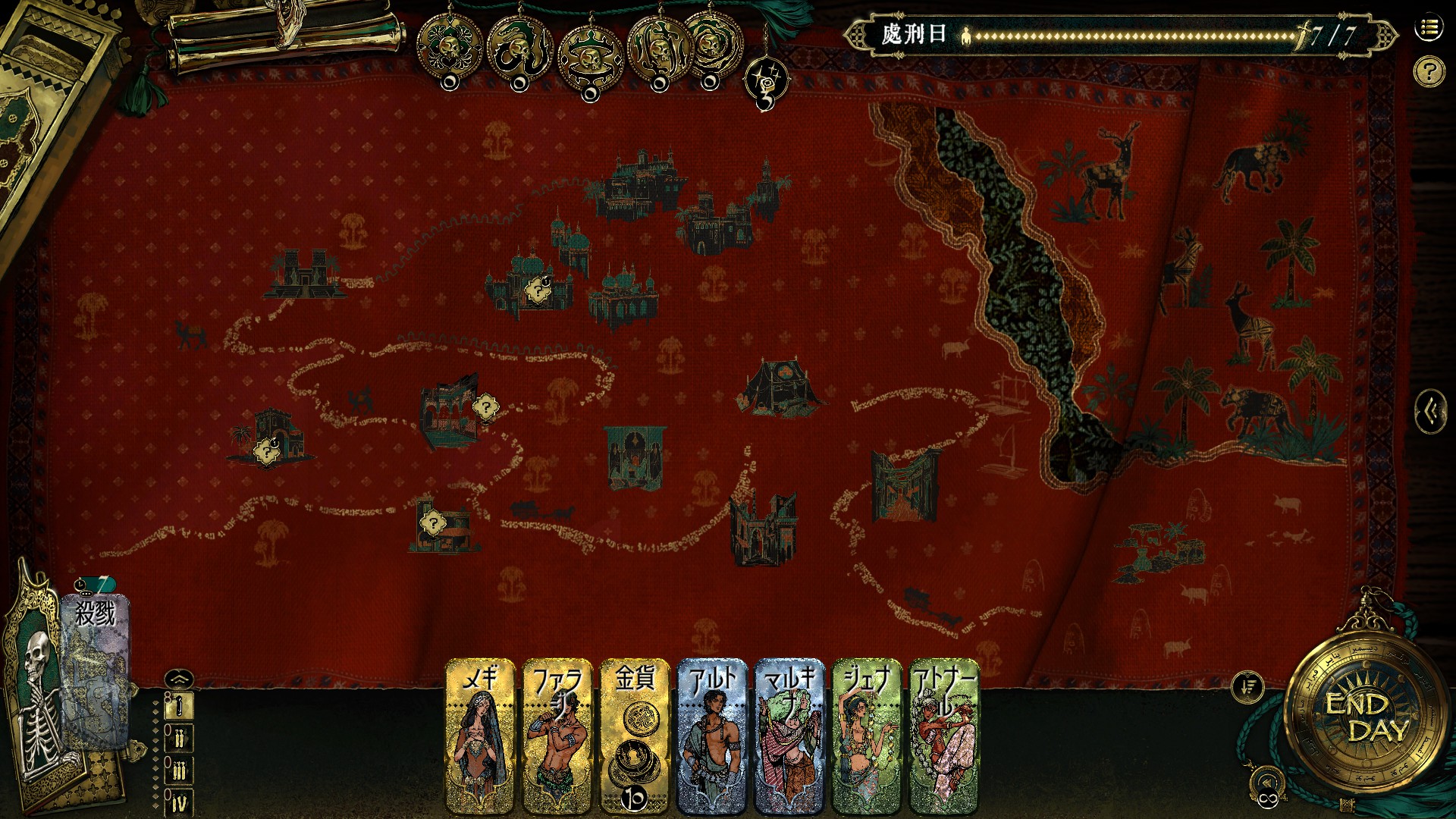
Task: Open the list menu icon
Action: tap(1429, 28)
